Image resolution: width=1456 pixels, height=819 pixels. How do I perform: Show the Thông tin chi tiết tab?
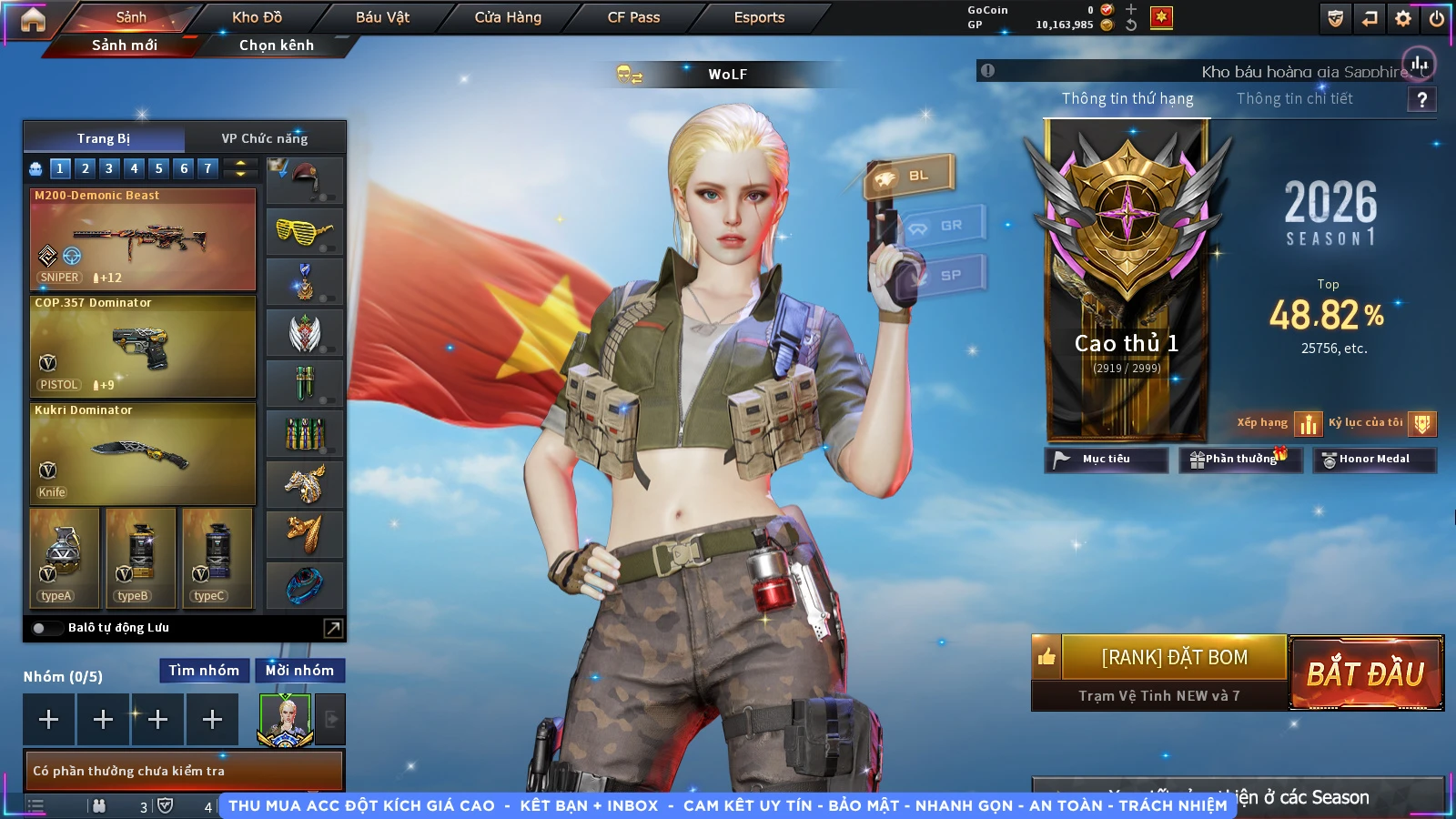pyautogui.click(x=1294, y=98)
